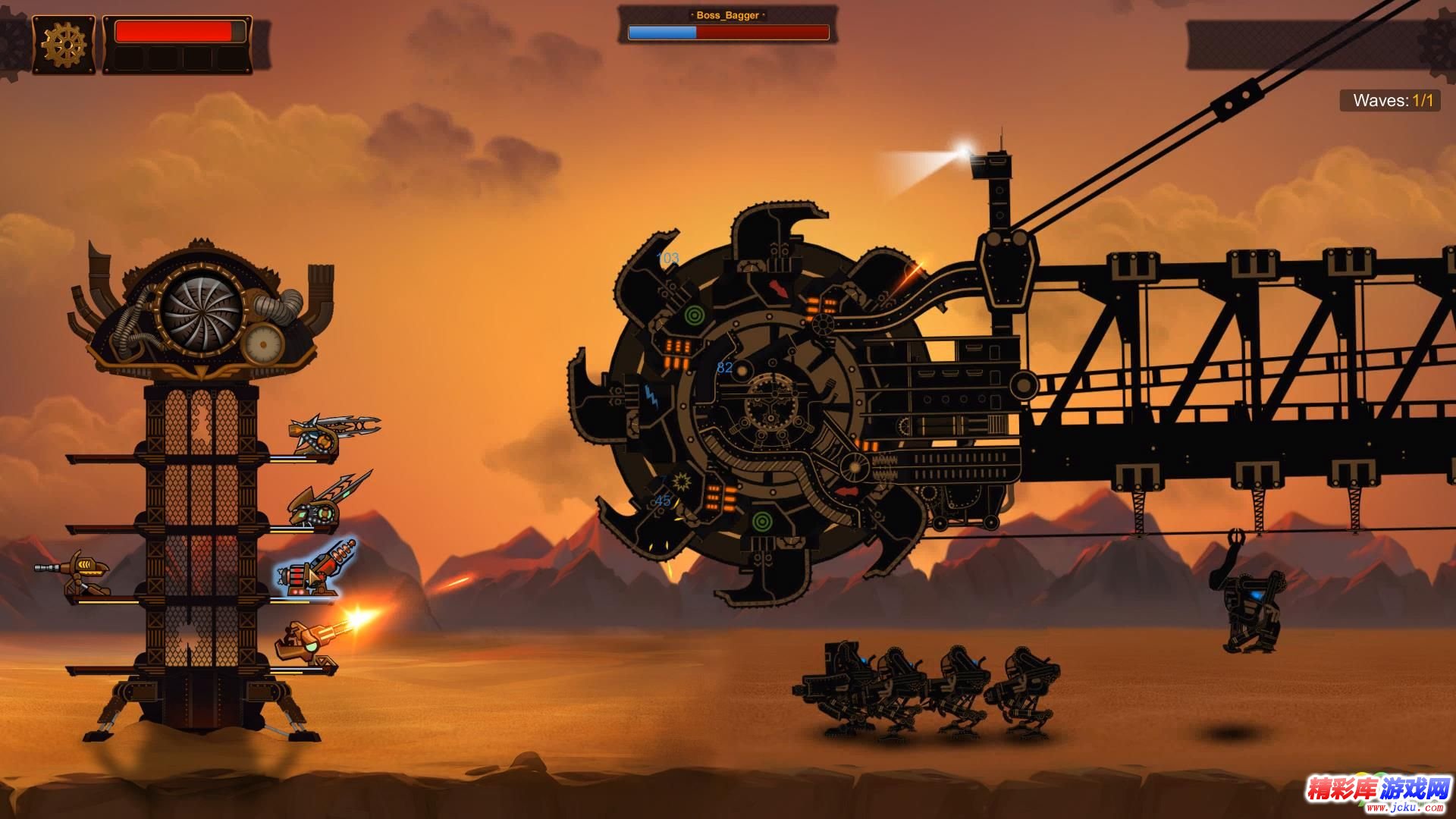Select the lone turret on tower's left side
Image resolution: width=1456 pixels, height=819 pixels.
76,574
